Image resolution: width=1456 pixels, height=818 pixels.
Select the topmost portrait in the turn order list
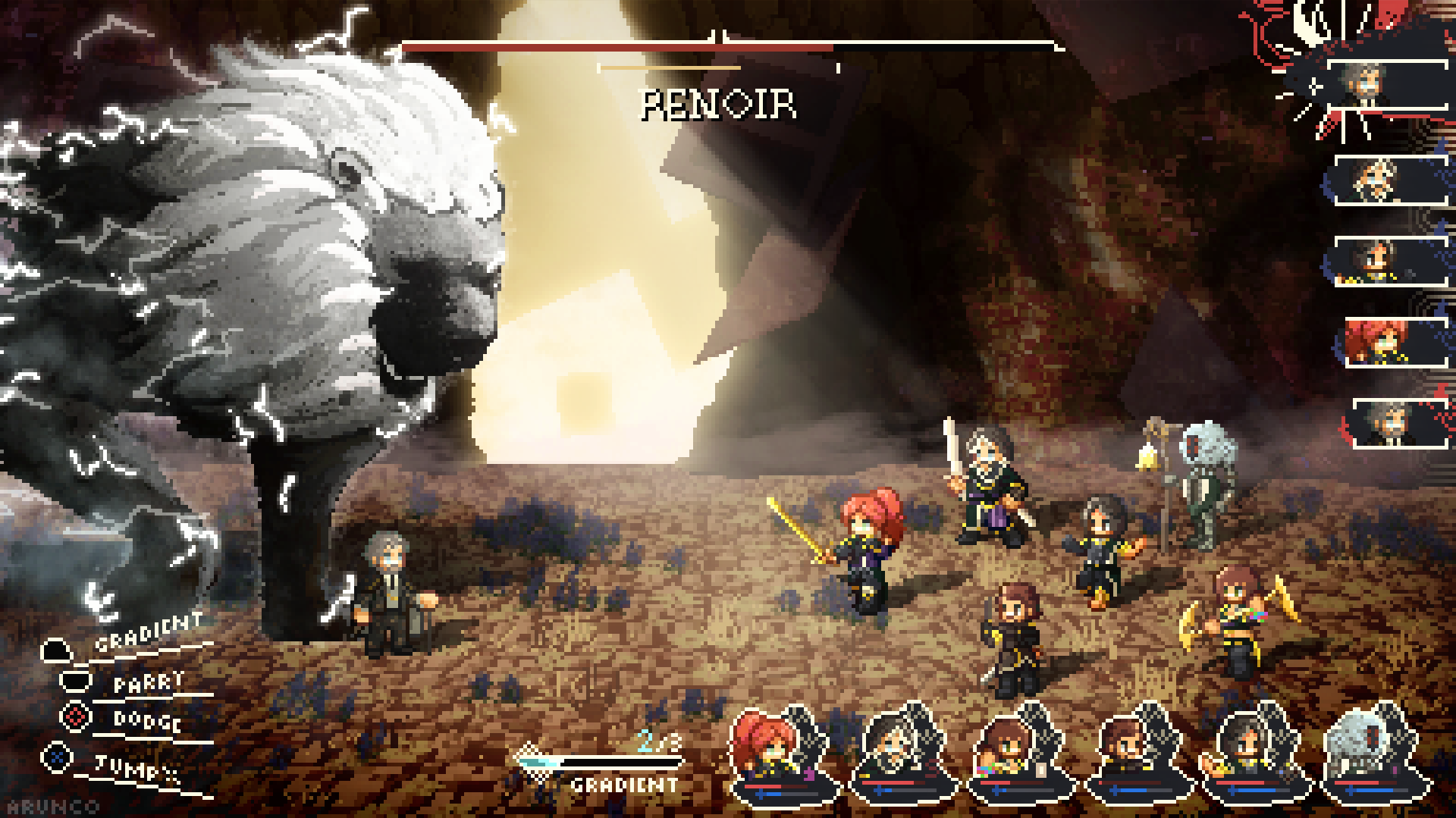1388,83
